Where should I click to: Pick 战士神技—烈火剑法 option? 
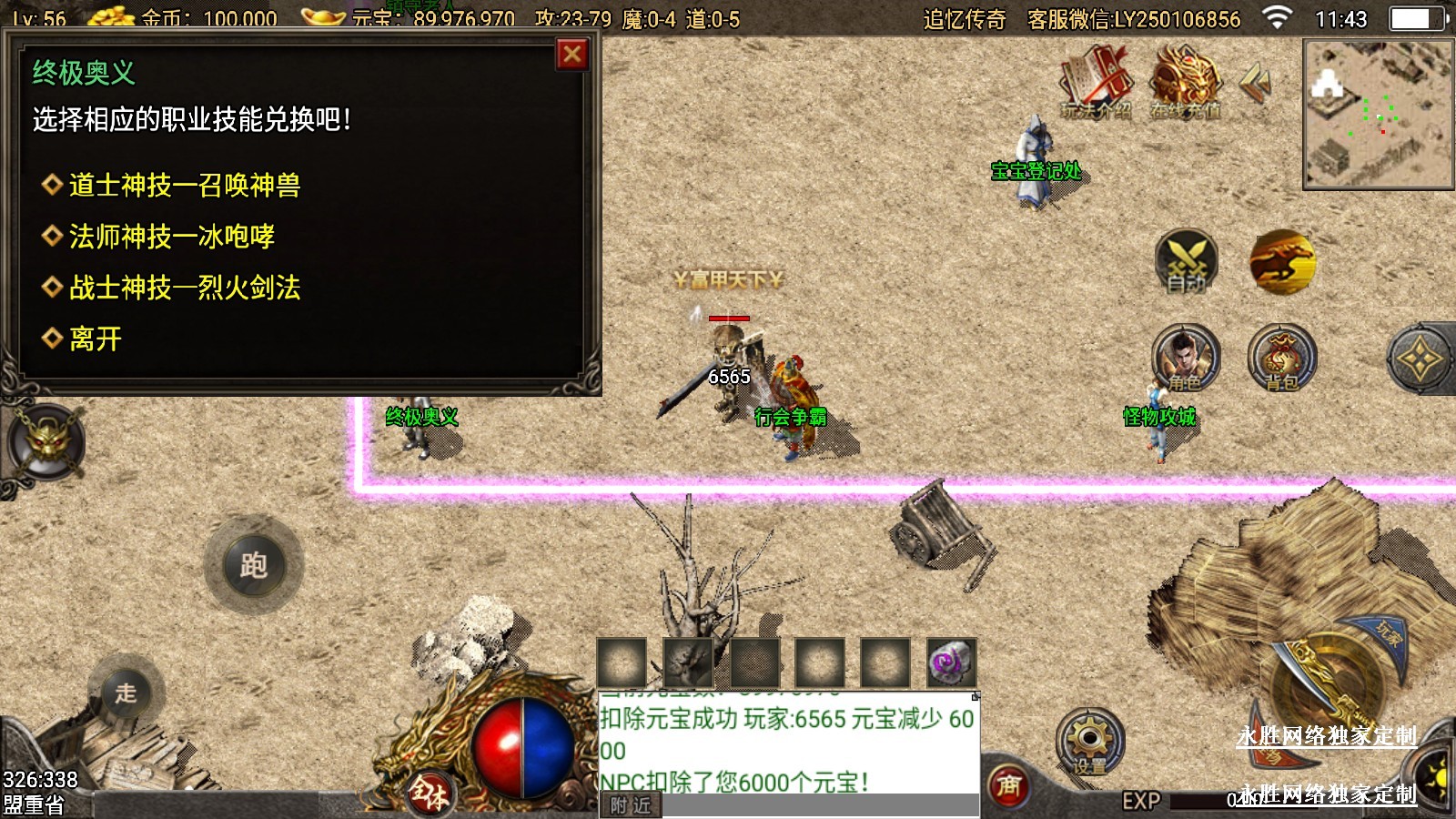coord(184,288)
